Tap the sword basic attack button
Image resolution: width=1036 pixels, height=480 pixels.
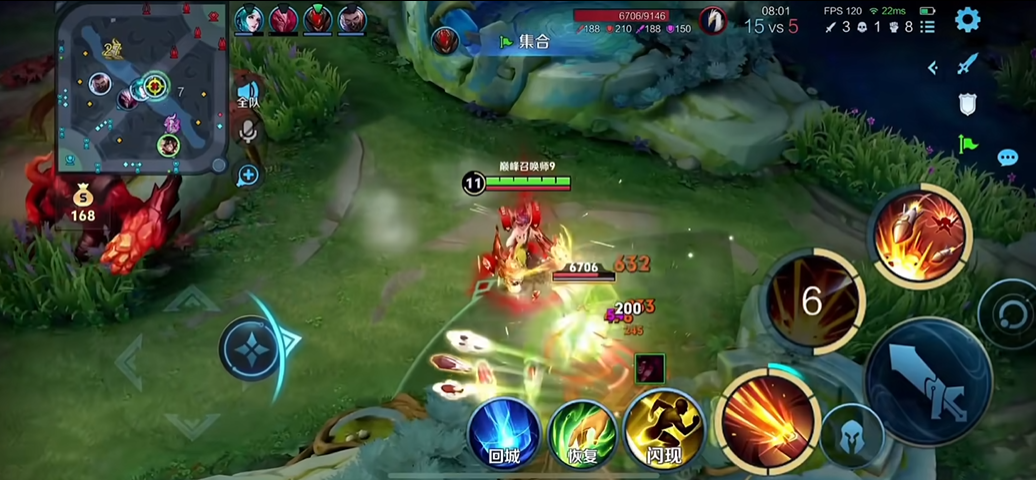pyautogui.click(x=928, y=381)
